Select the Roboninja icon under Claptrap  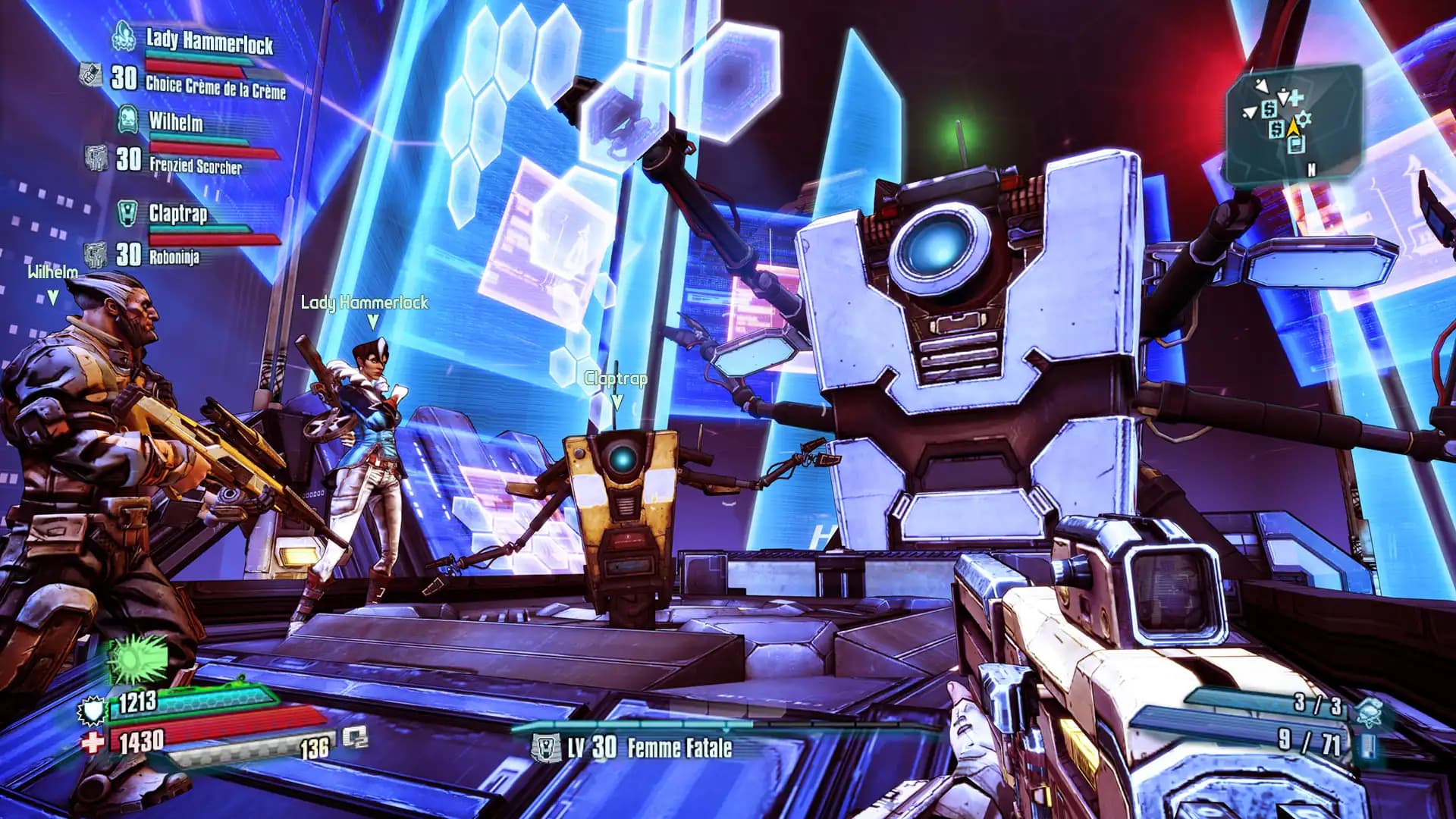coord(95,253)
